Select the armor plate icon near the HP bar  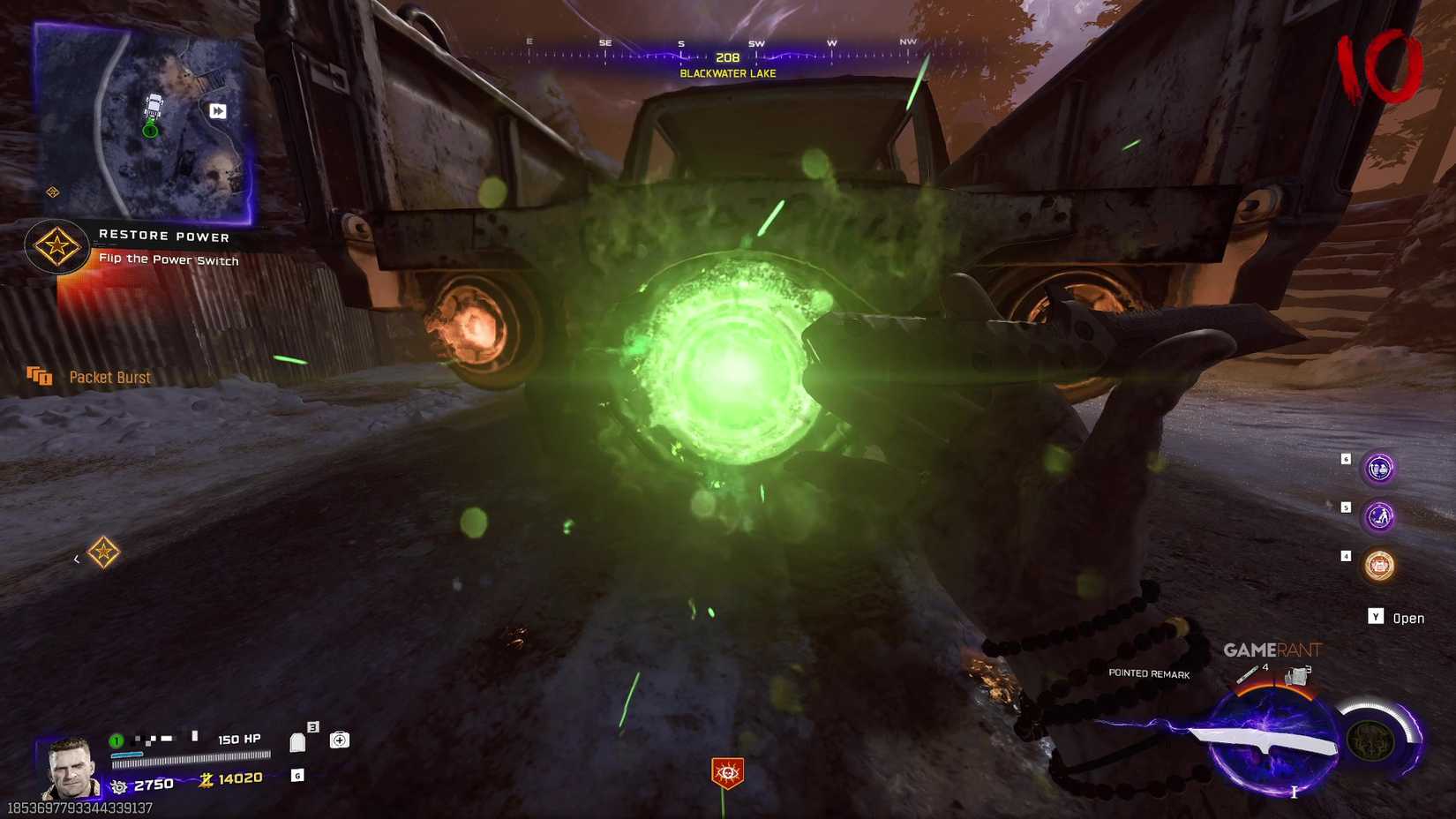click(297, 741)
